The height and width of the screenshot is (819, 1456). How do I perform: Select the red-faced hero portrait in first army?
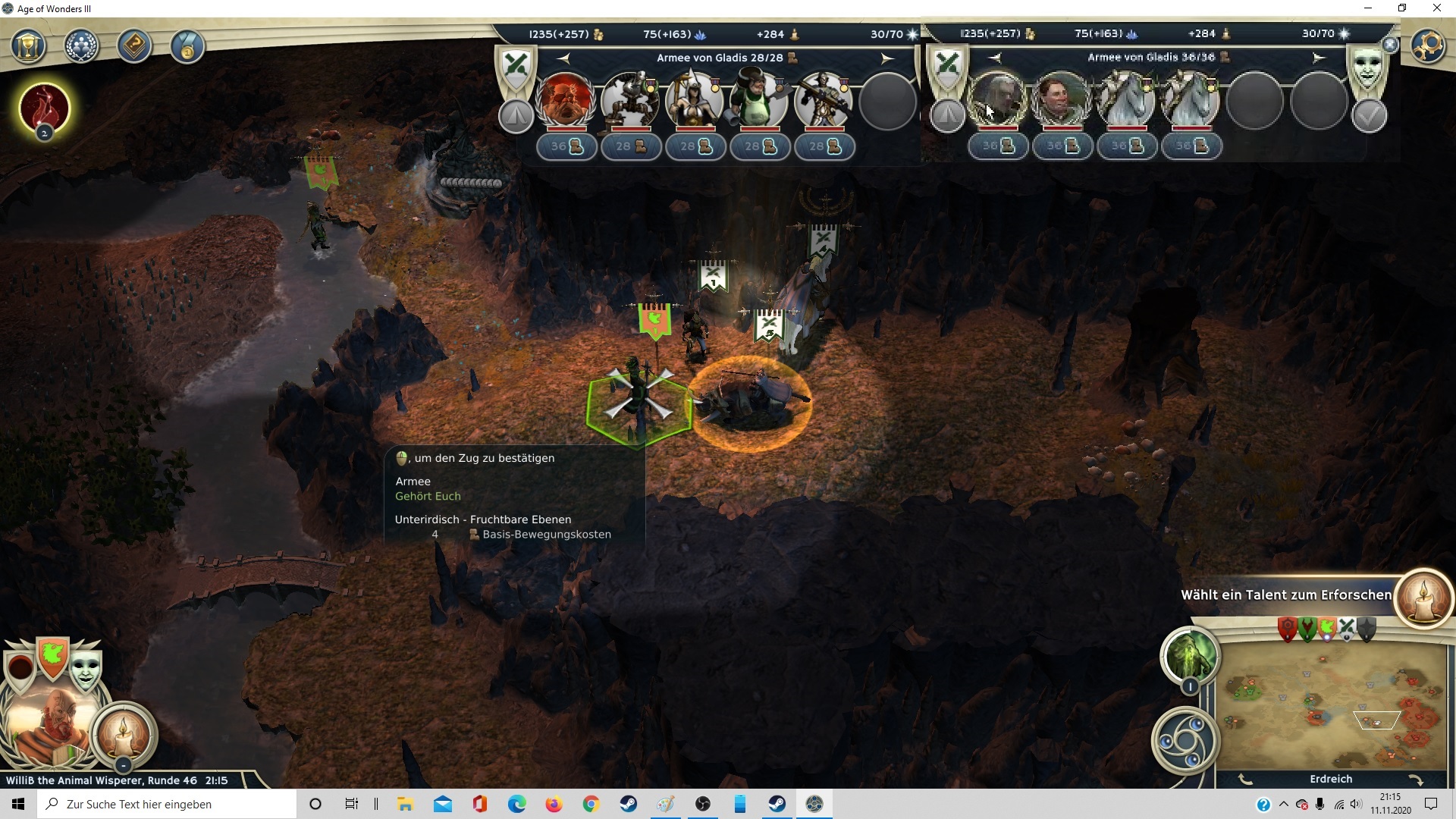point(565,100)
